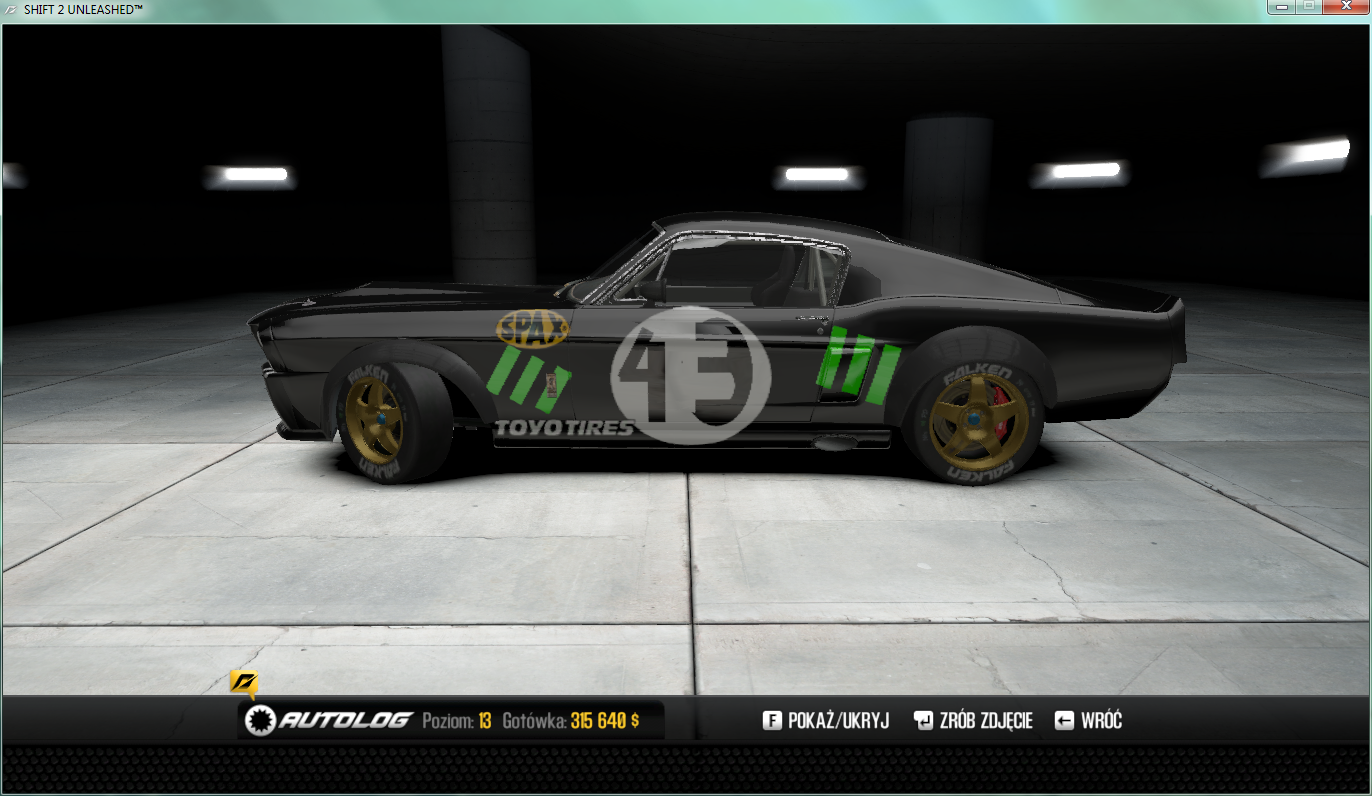This screenshot has width=1372, height=796.
Task: Go back with the Wróć button
Action: point(1089,720)
